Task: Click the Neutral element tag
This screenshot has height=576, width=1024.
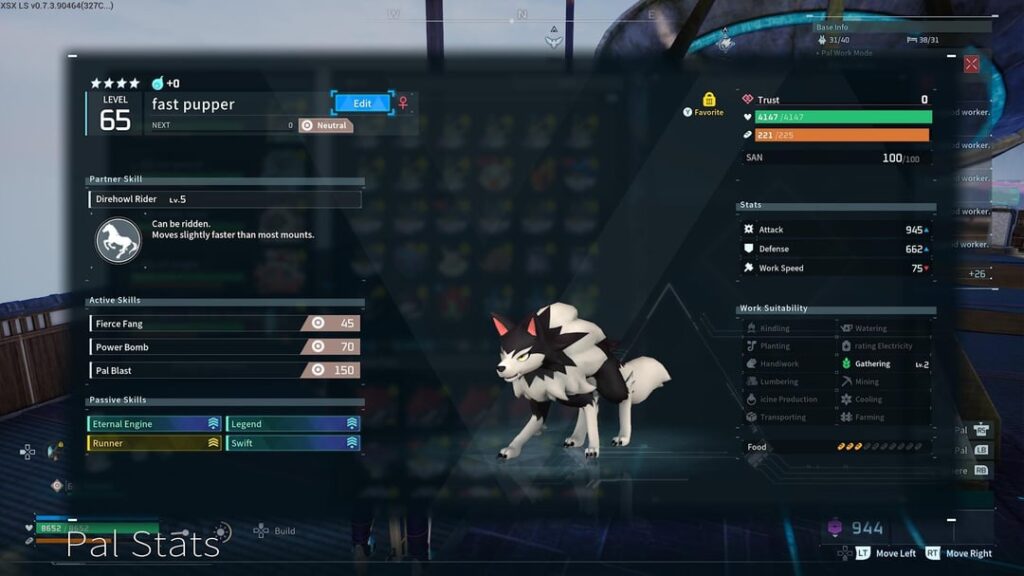Action: tap(326, 125)
